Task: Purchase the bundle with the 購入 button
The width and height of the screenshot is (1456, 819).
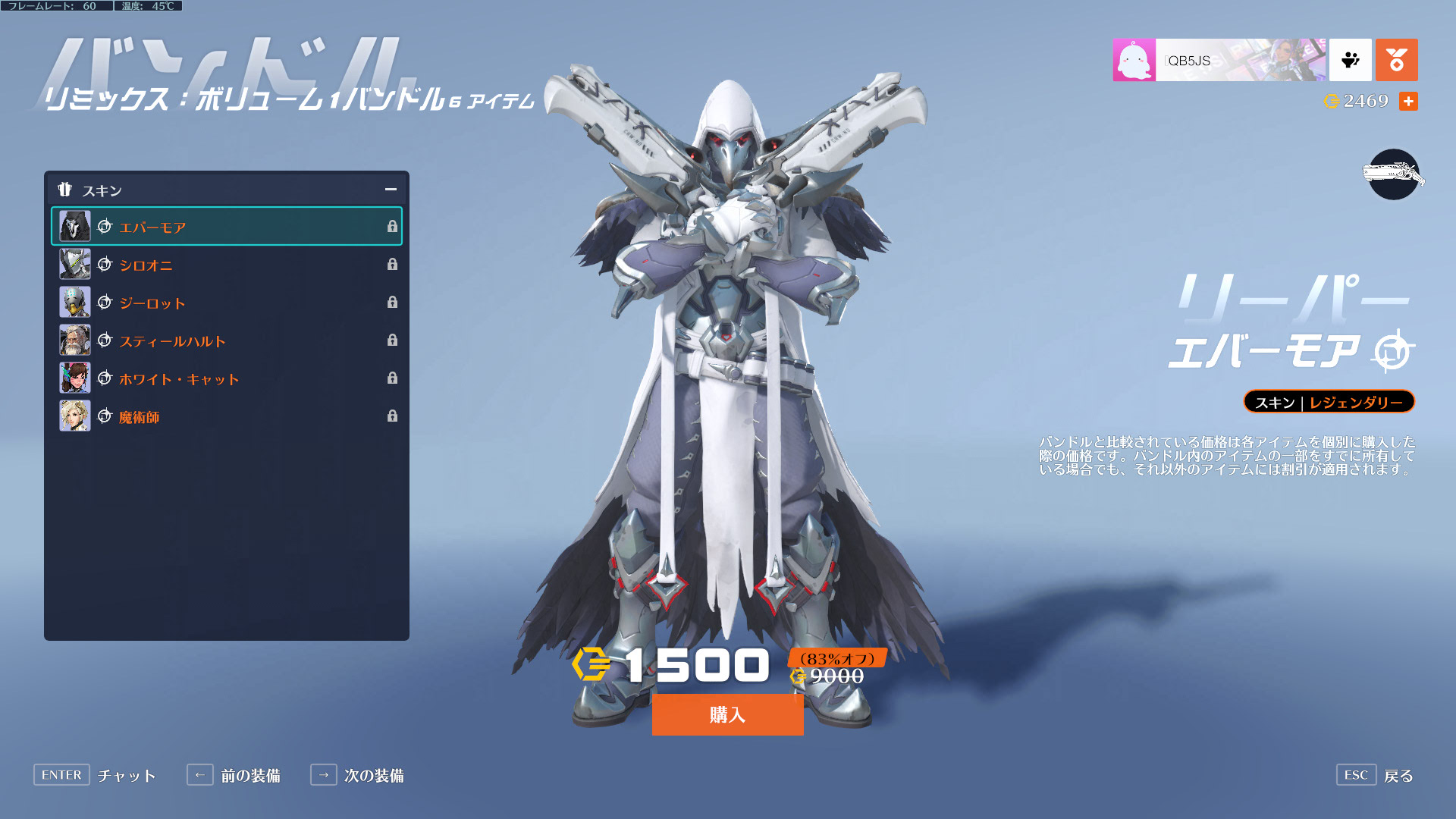Action: [727, 714]
